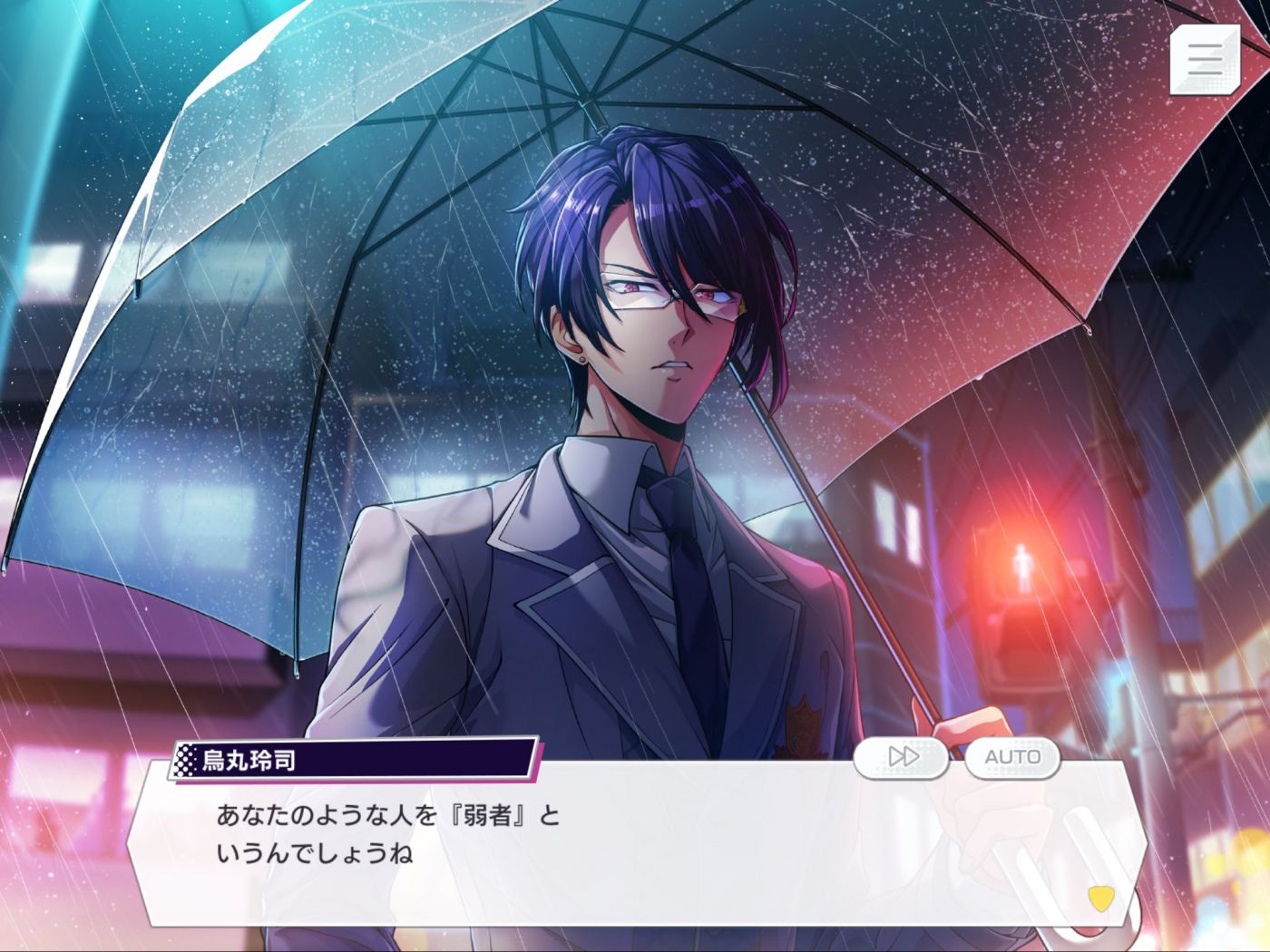Toggle AUTO dialogue advance
This screenshot has width=1270, height=952.
click(1012, 757)
